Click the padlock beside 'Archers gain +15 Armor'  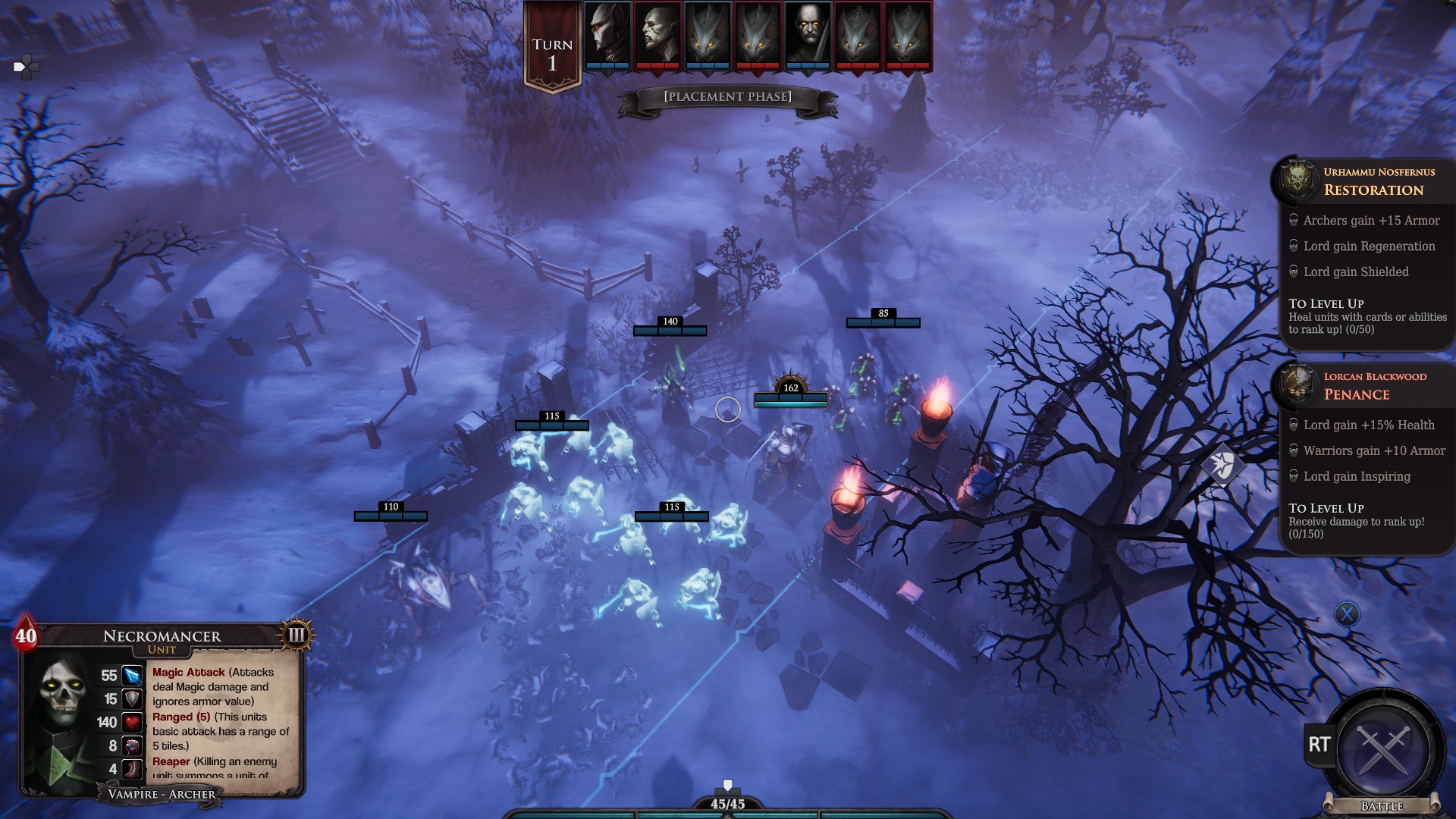pyautogui.click(x=1292, y=221)
